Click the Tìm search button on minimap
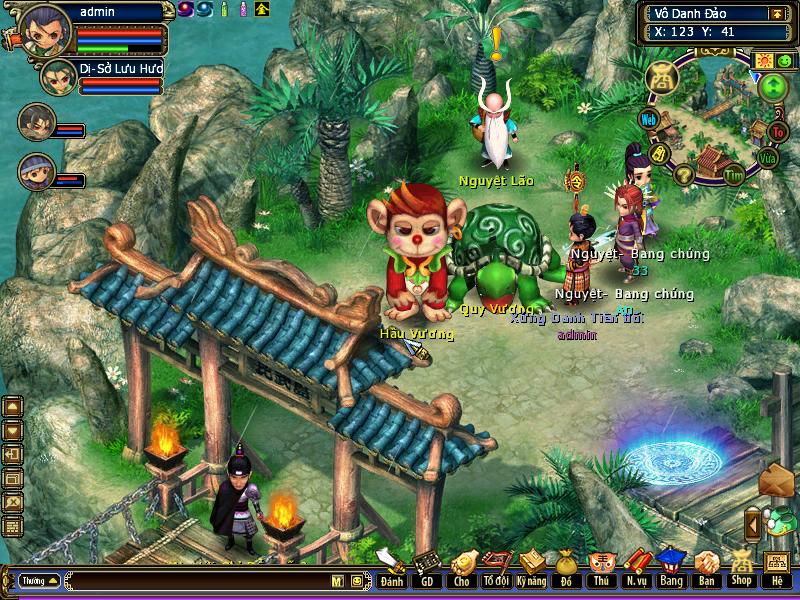The width and height of the screenshot is (800, 600). coord(735,175)
